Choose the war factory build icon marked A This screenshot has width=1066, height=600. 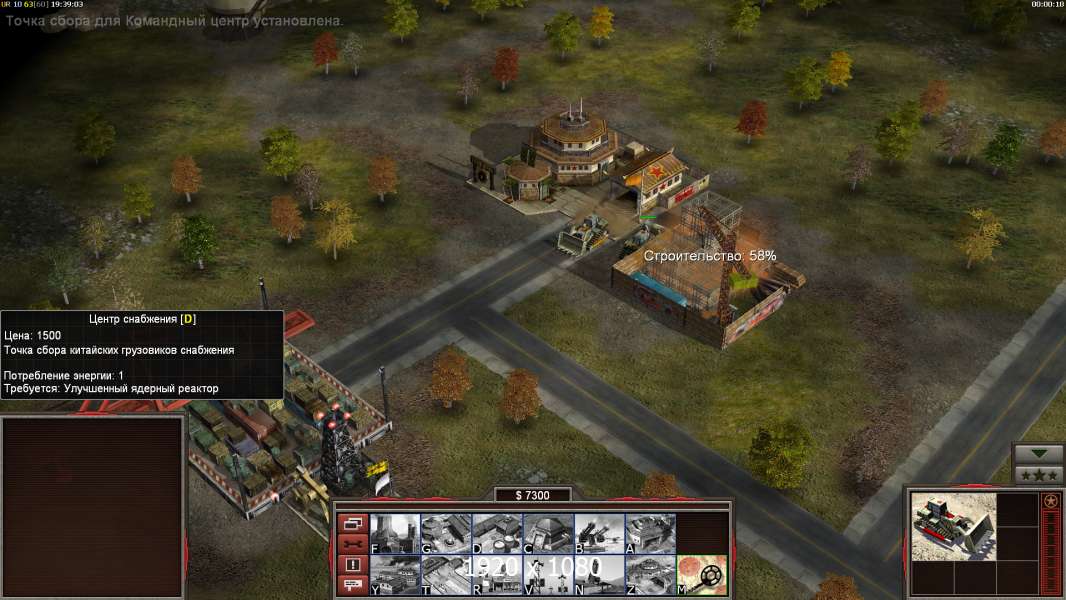tap(650, 533)
